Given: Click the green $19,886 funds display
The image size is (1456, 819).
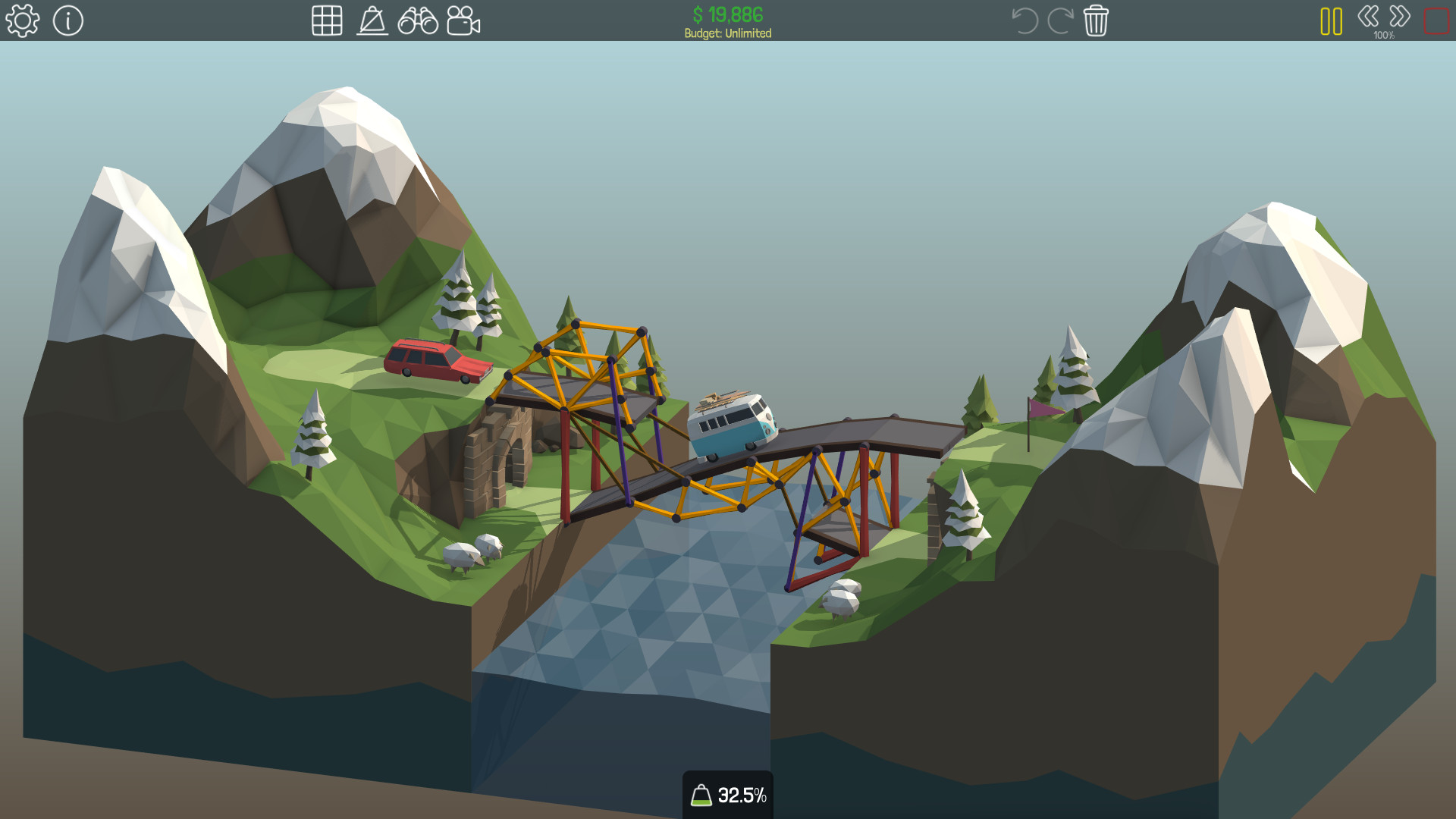Looking at the screenshot, I should click(x=726, y=13).
